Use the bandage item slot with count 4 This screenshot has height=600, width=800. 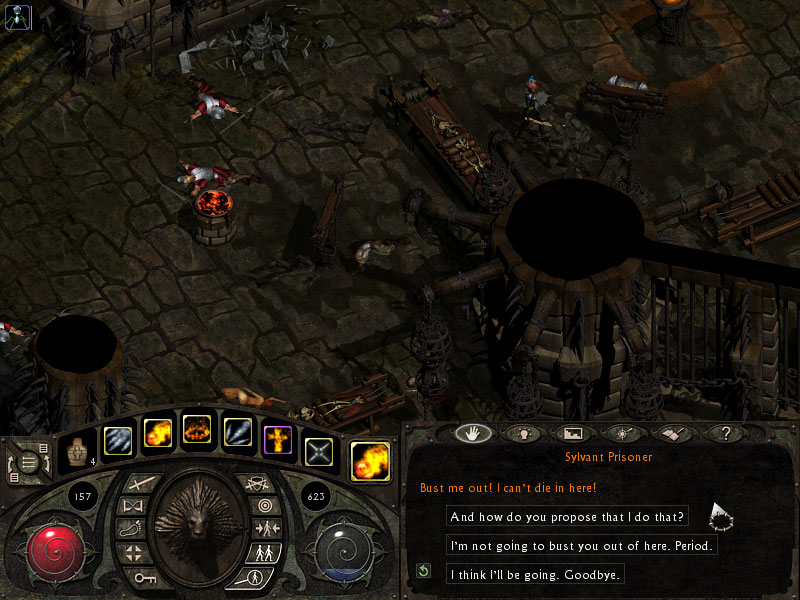76,451
